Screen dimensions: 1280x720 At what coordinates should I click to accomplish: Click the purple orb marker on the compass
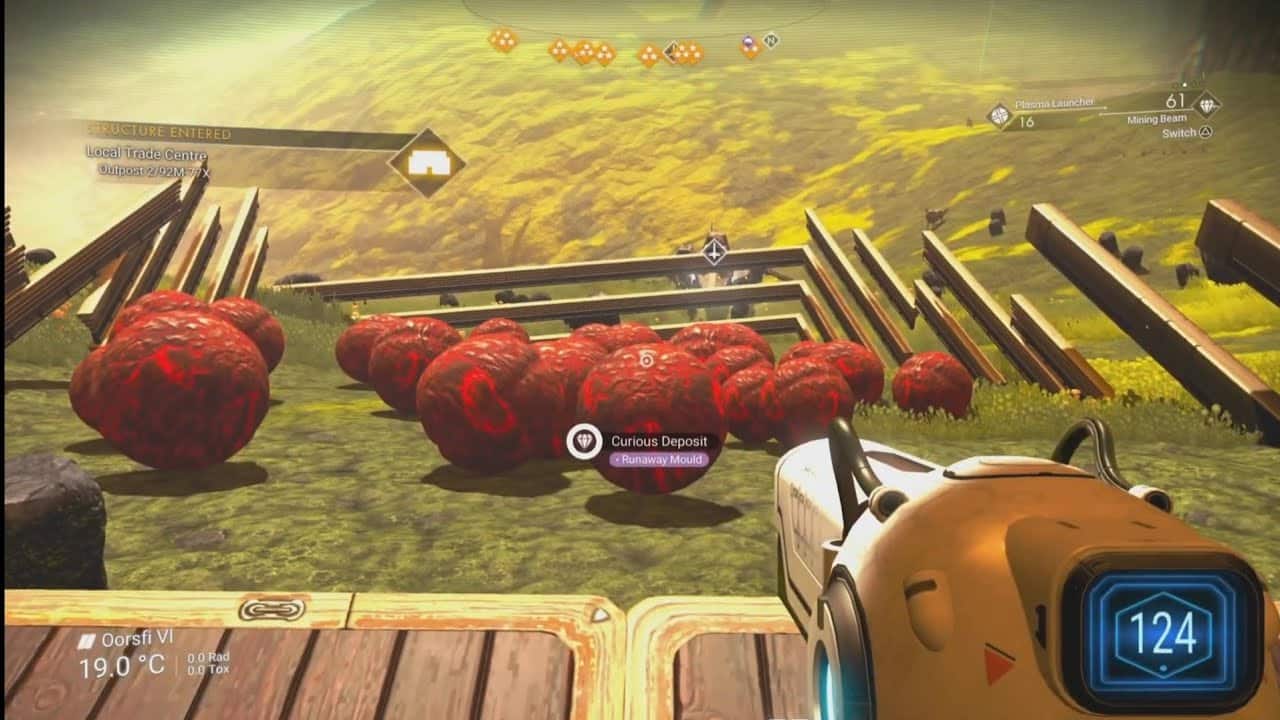747,42
